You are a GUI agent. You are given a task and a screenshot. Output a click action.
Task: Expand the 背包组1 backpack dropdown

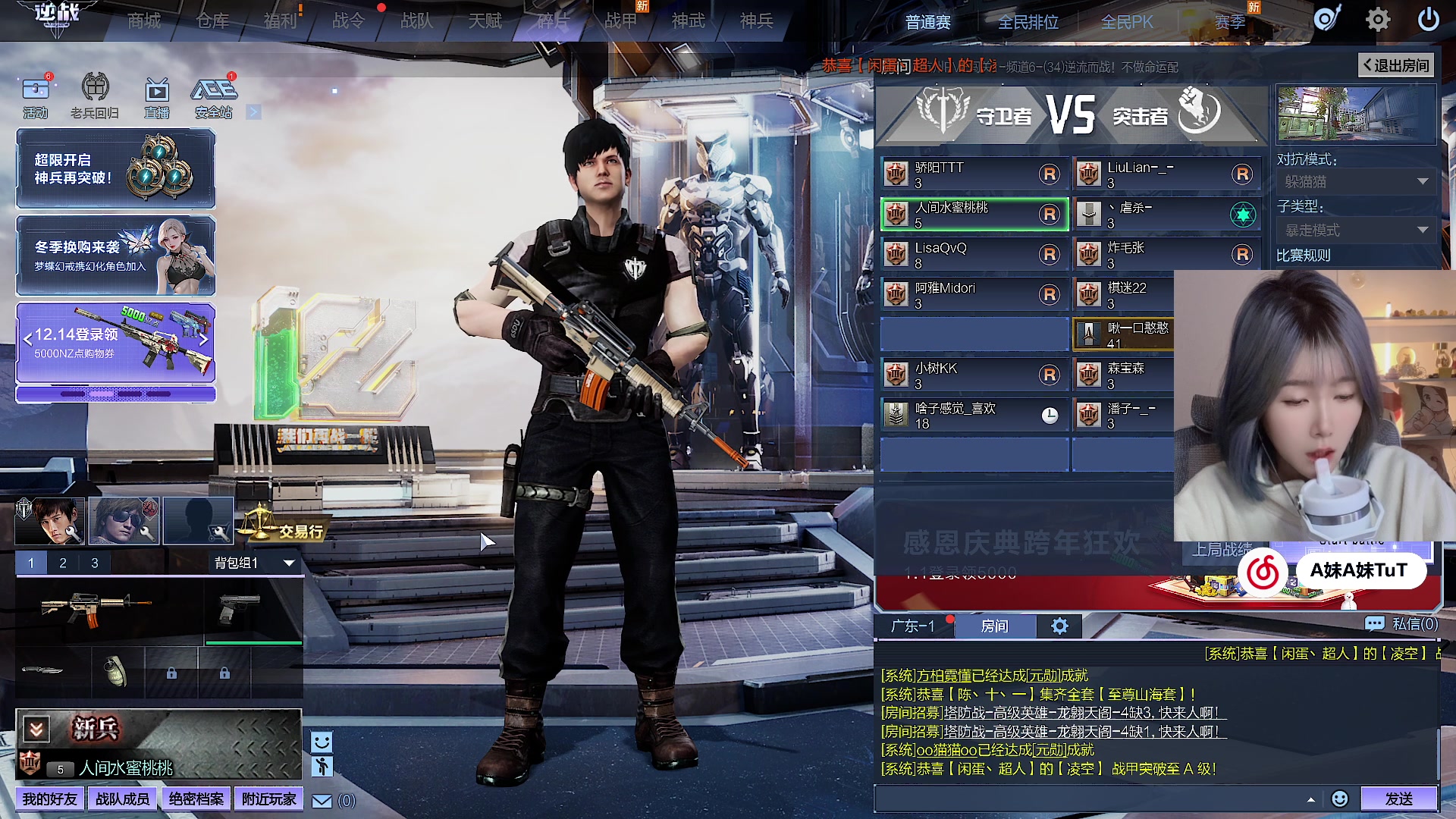pos(253,563)
